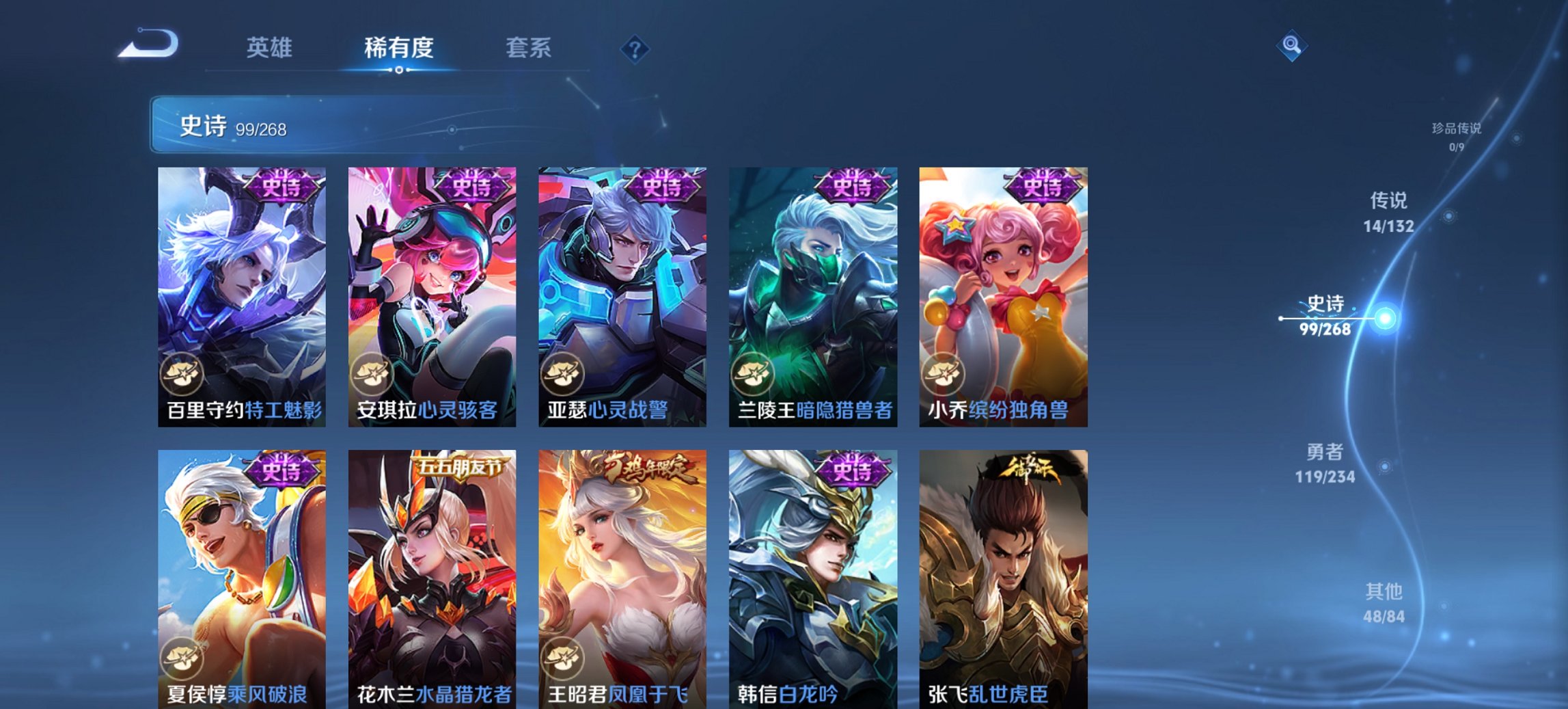Switch to the 英雄 tab
This screenshot has height=709, width=1568.
(271, 49)
